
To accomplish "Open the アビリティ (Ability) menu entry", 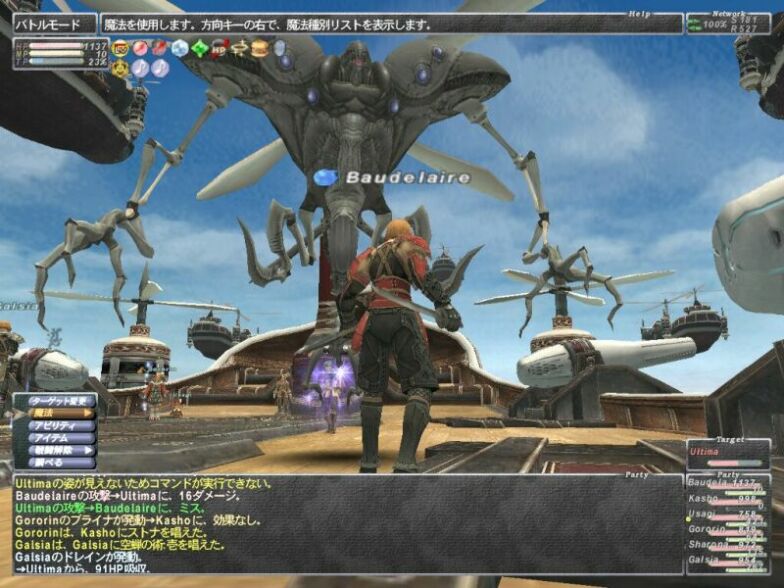I will 57,426.
